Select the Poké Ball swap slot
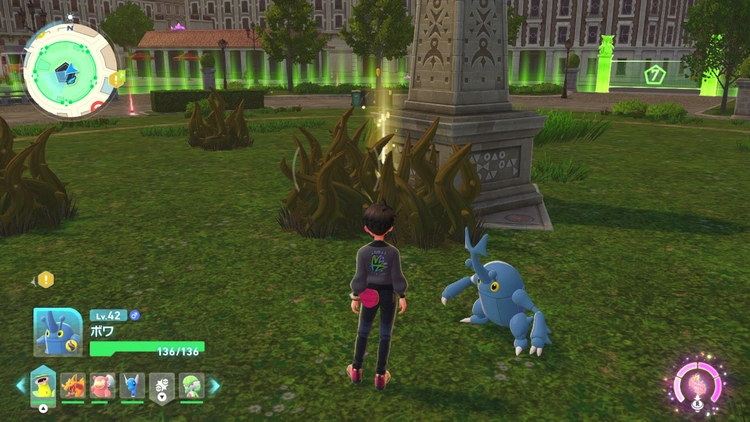 [x=161, y=385]
